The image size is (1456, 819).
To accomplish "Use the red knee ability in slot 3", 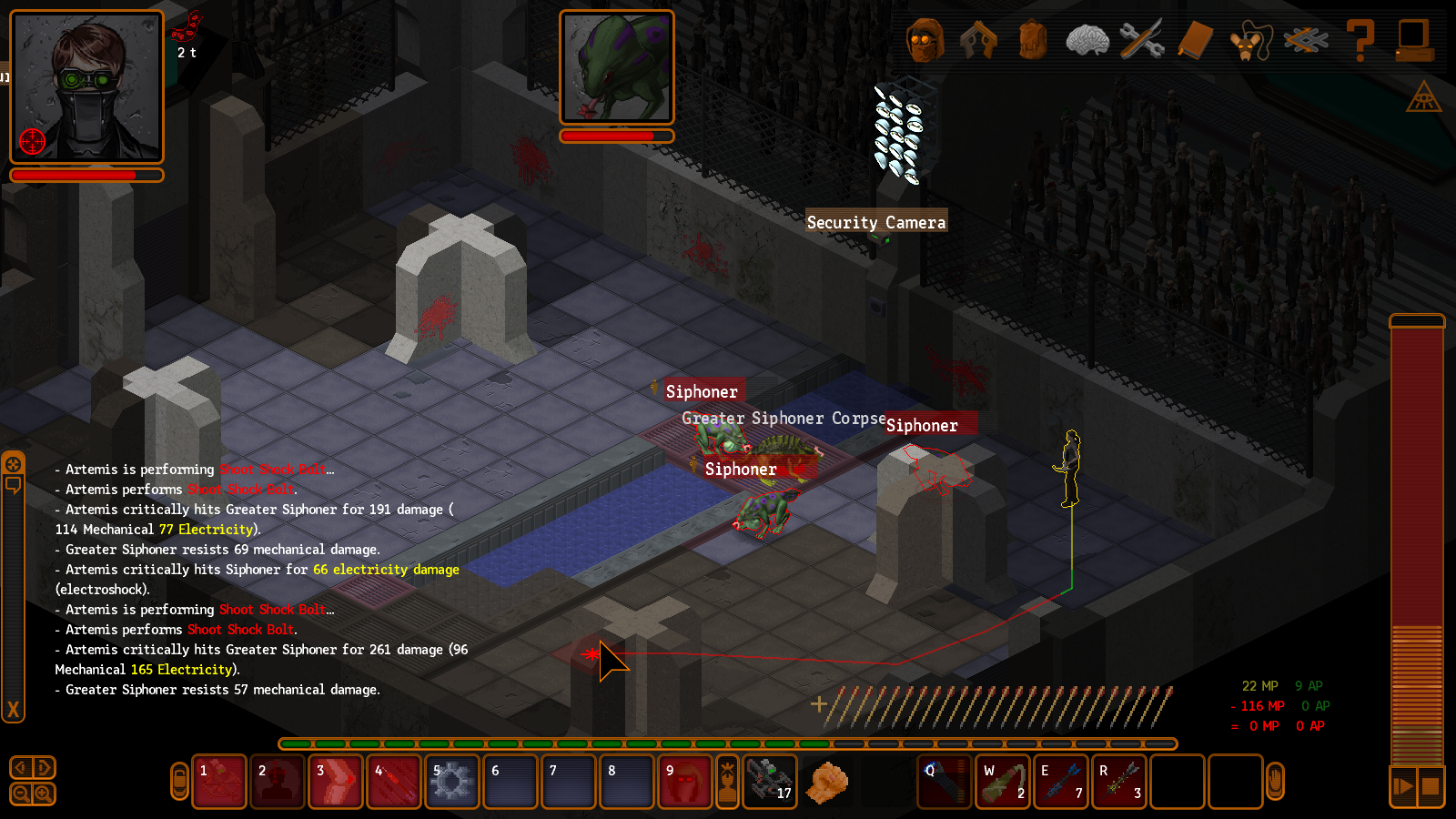I will click(x=335, y=782).
